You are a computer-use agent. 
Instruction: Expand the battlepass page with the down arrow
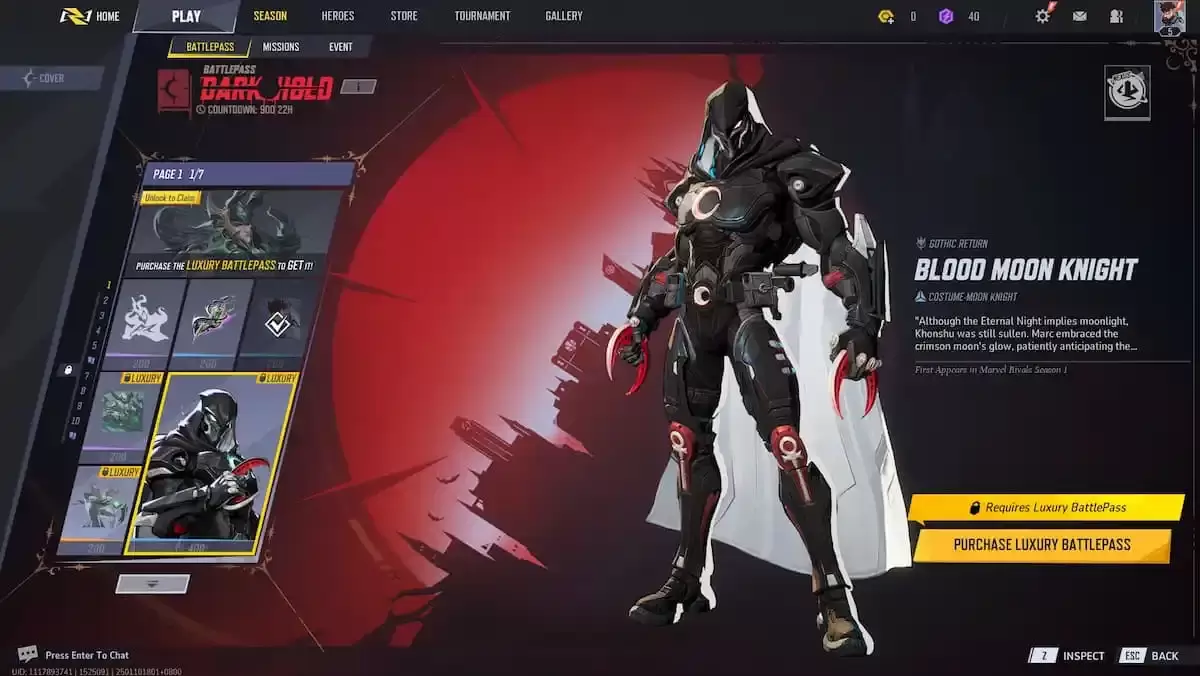[x=152, y=584]
